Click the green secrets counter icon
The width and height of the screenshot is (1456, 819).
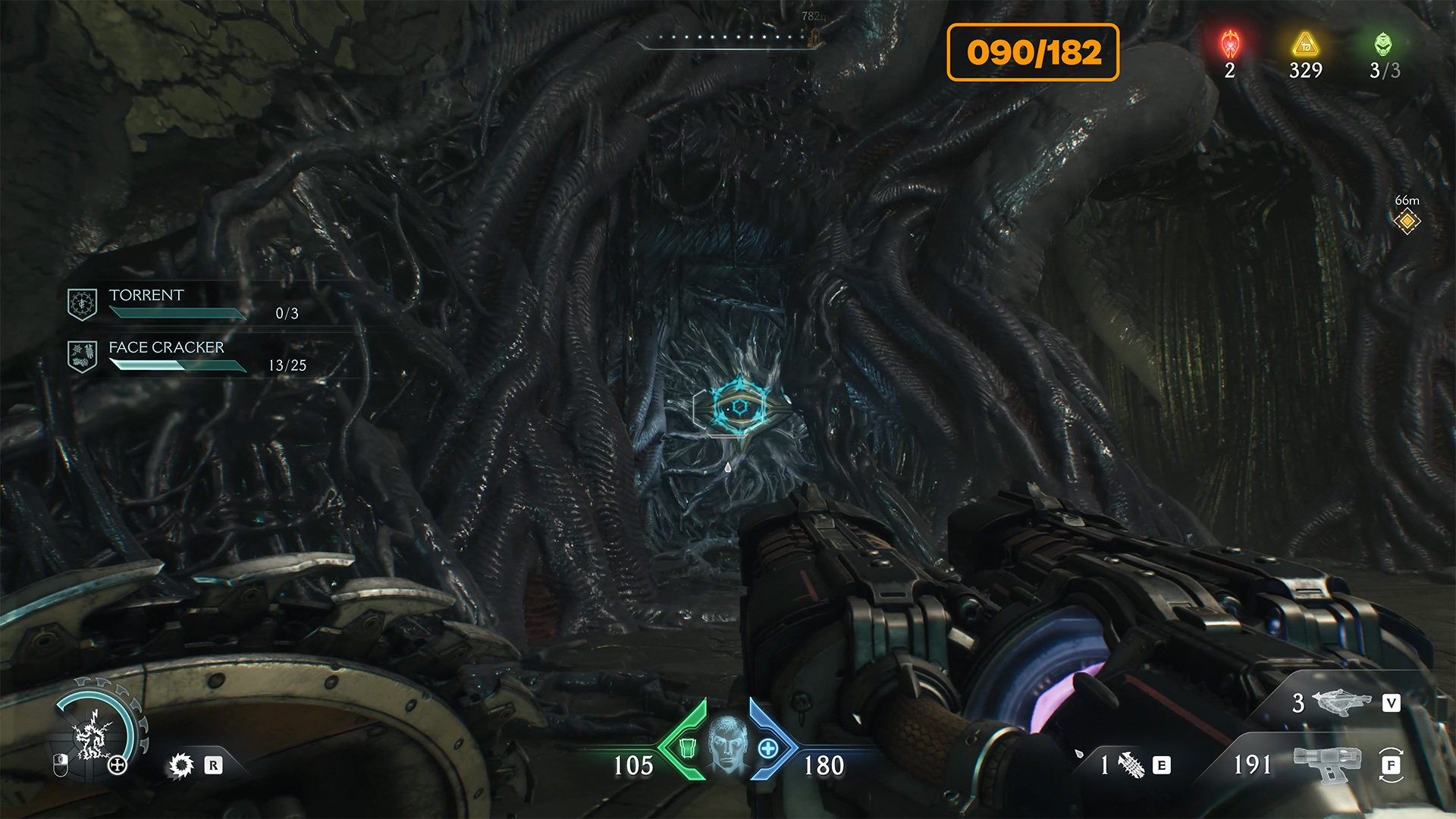[x=1383, y=45]
